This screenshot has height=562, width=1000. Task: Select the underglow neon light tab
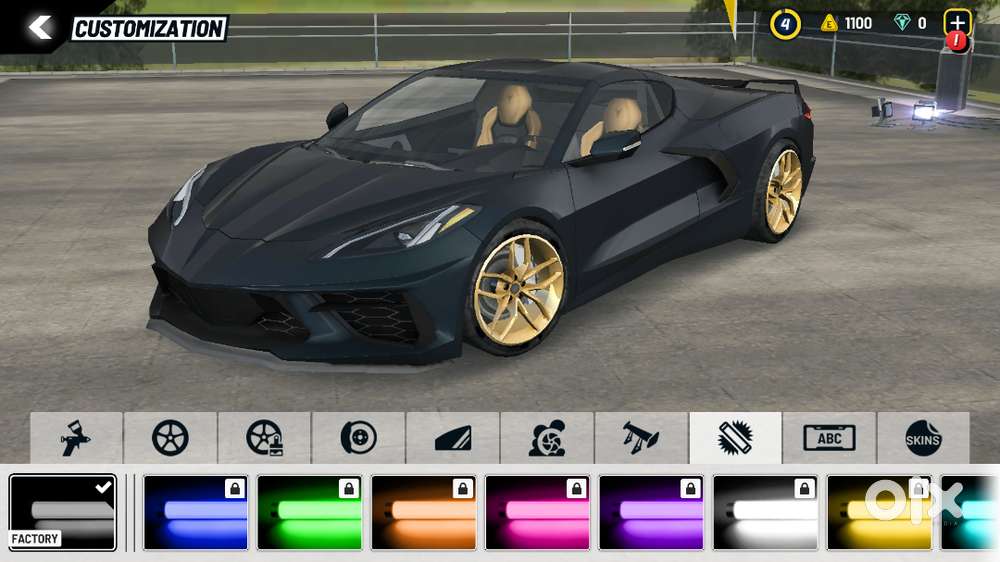click(x=735, y=438)
